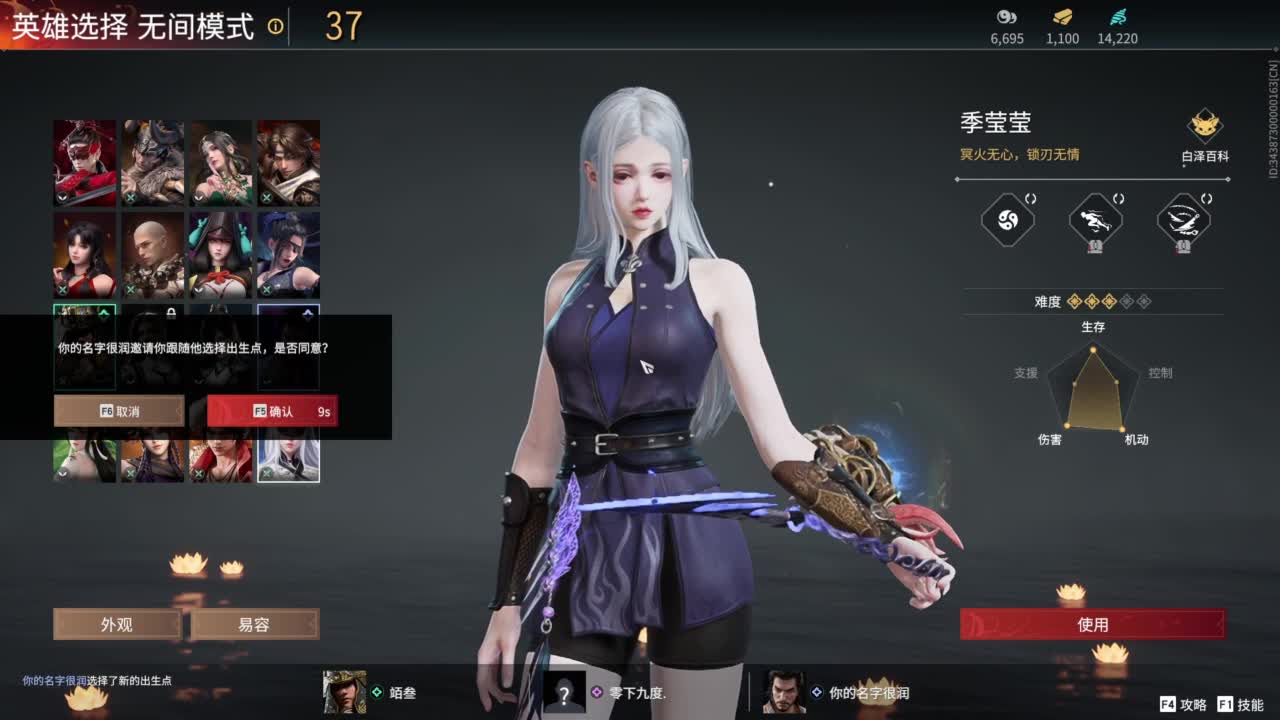Click the spirit coin currency icon showing 6,695
This screenshot has height=720, width=1280.
click(1007, 18)
